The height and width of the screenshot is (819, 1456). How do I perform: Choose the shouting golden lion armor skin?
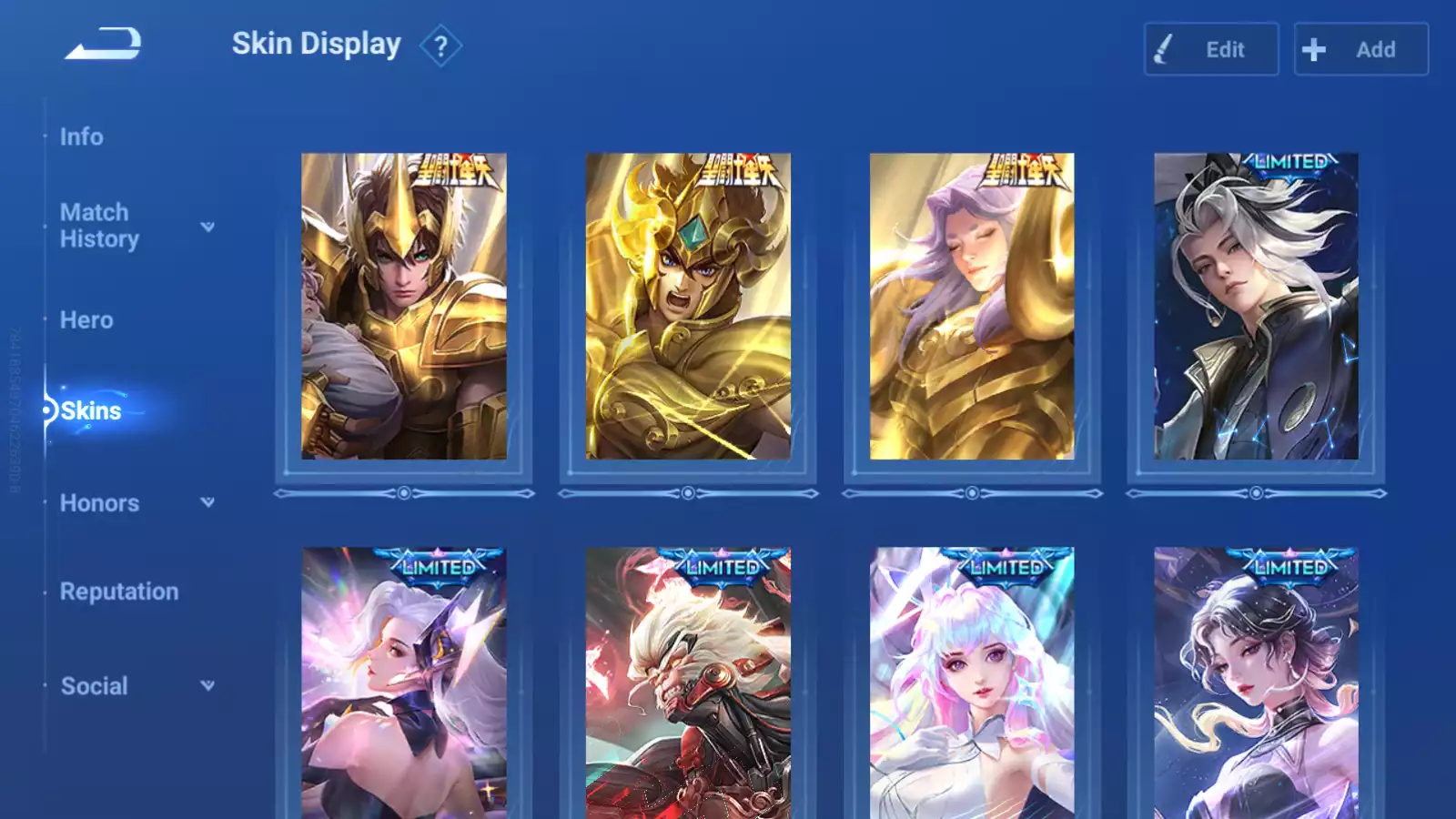[x=688, y=307]
